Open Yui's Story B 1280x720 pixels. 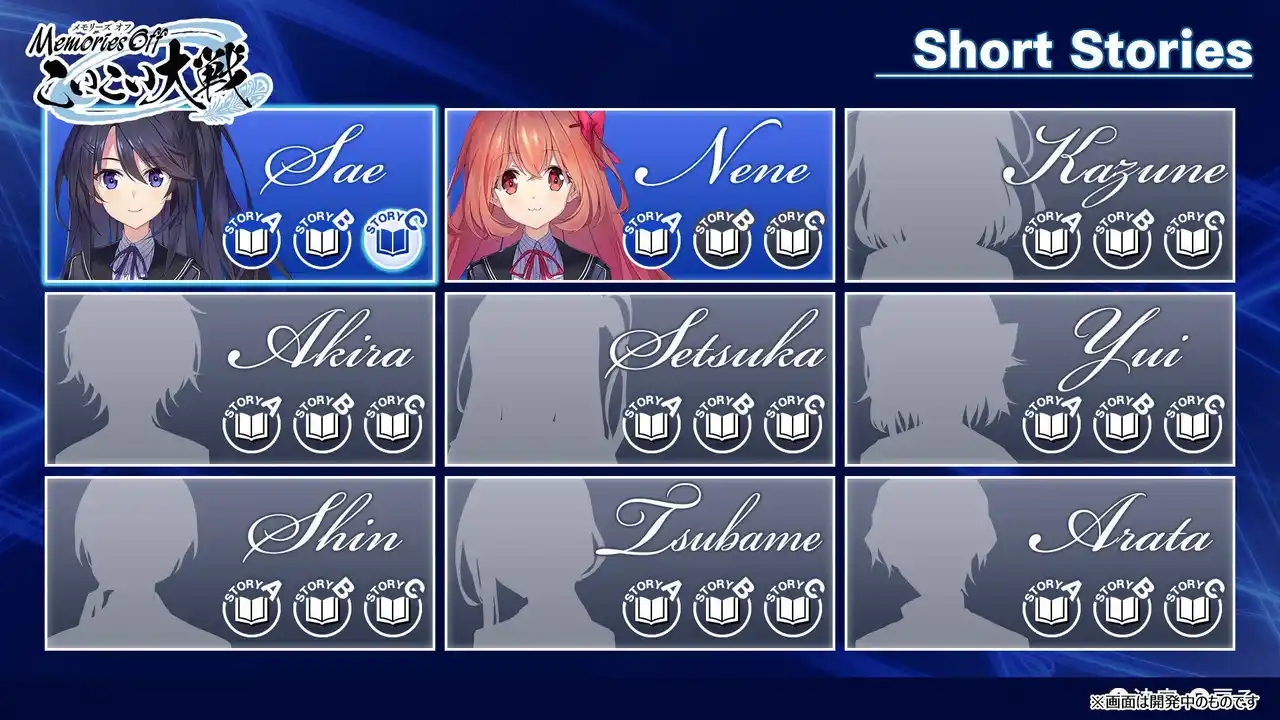pyautogui.click(x=1122, y=426)
